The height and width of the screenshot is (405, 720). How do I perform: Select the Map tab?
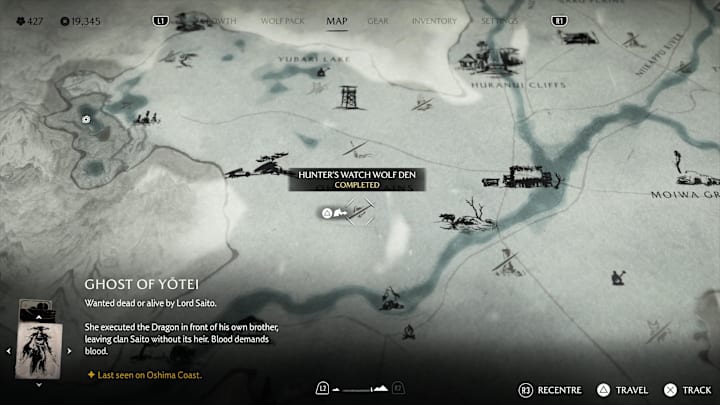point(337,20)
